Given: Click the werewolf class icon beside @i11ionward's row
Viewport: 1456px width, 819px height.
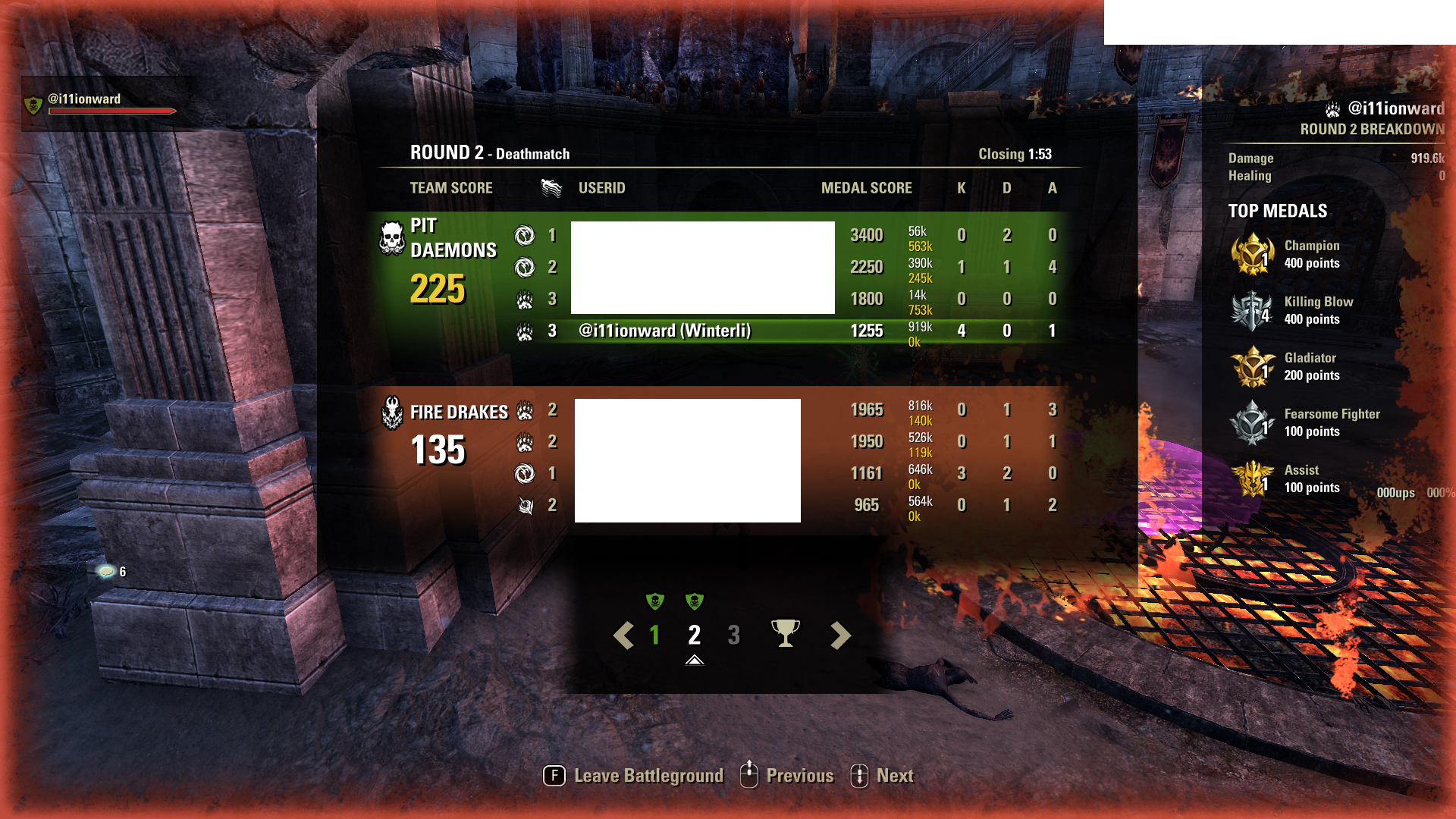Looking at the screenshot, I should point(526,331).
